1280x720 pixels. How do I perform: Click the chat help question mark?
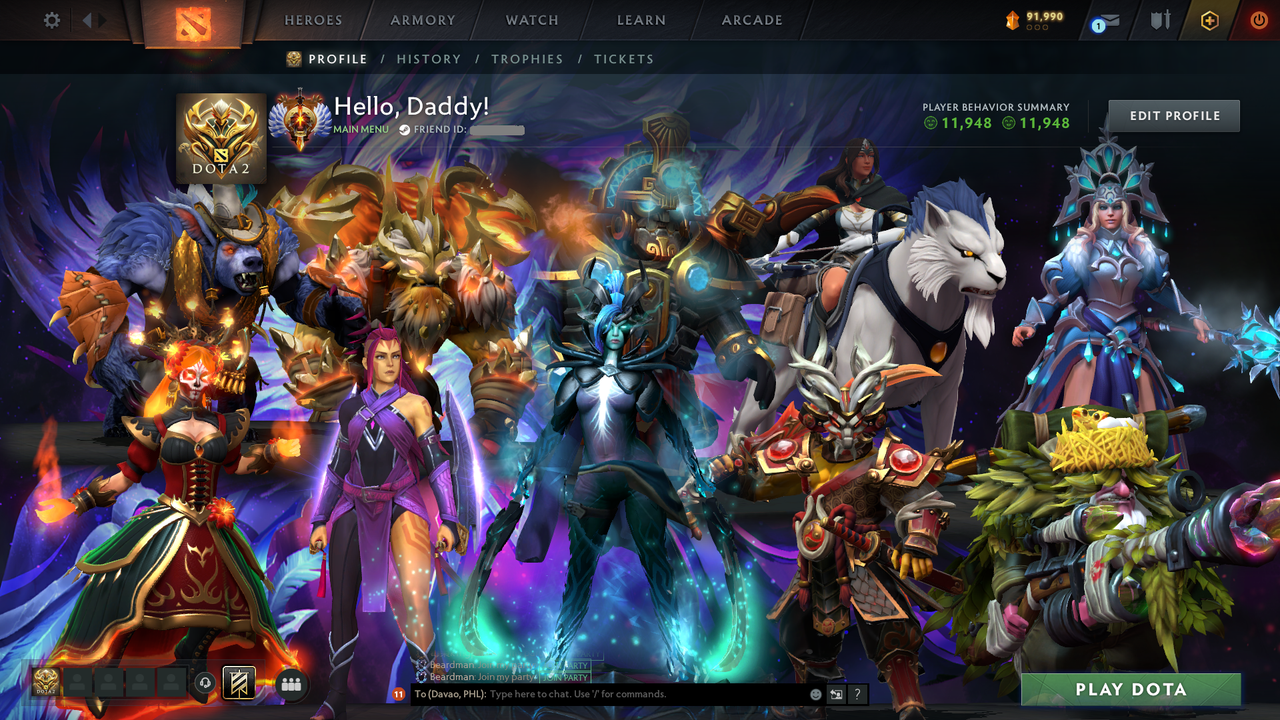(x=857, y=693)
